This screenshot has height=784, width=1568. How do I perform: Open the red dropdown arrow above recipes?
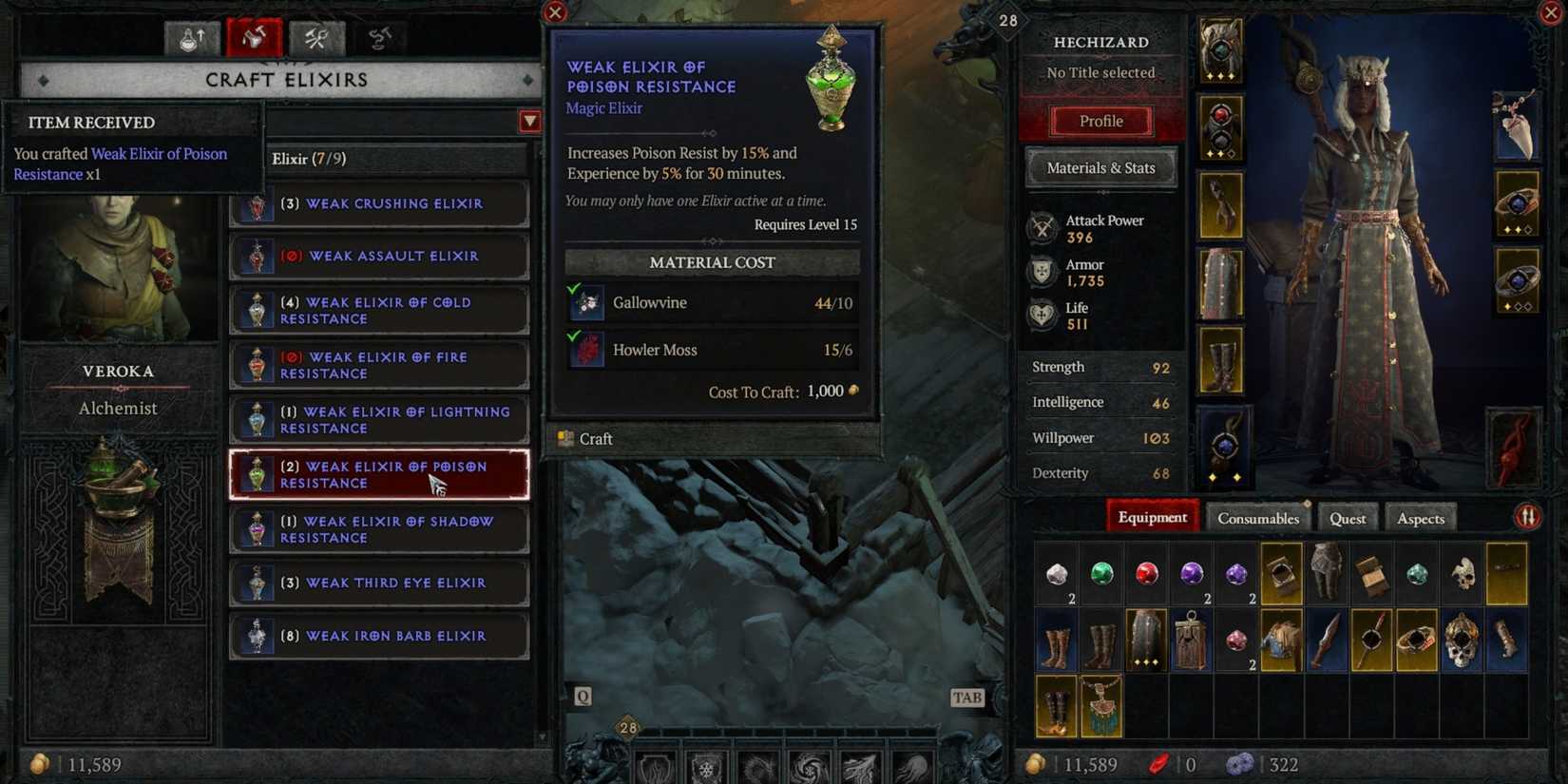[x=529, y=121]
